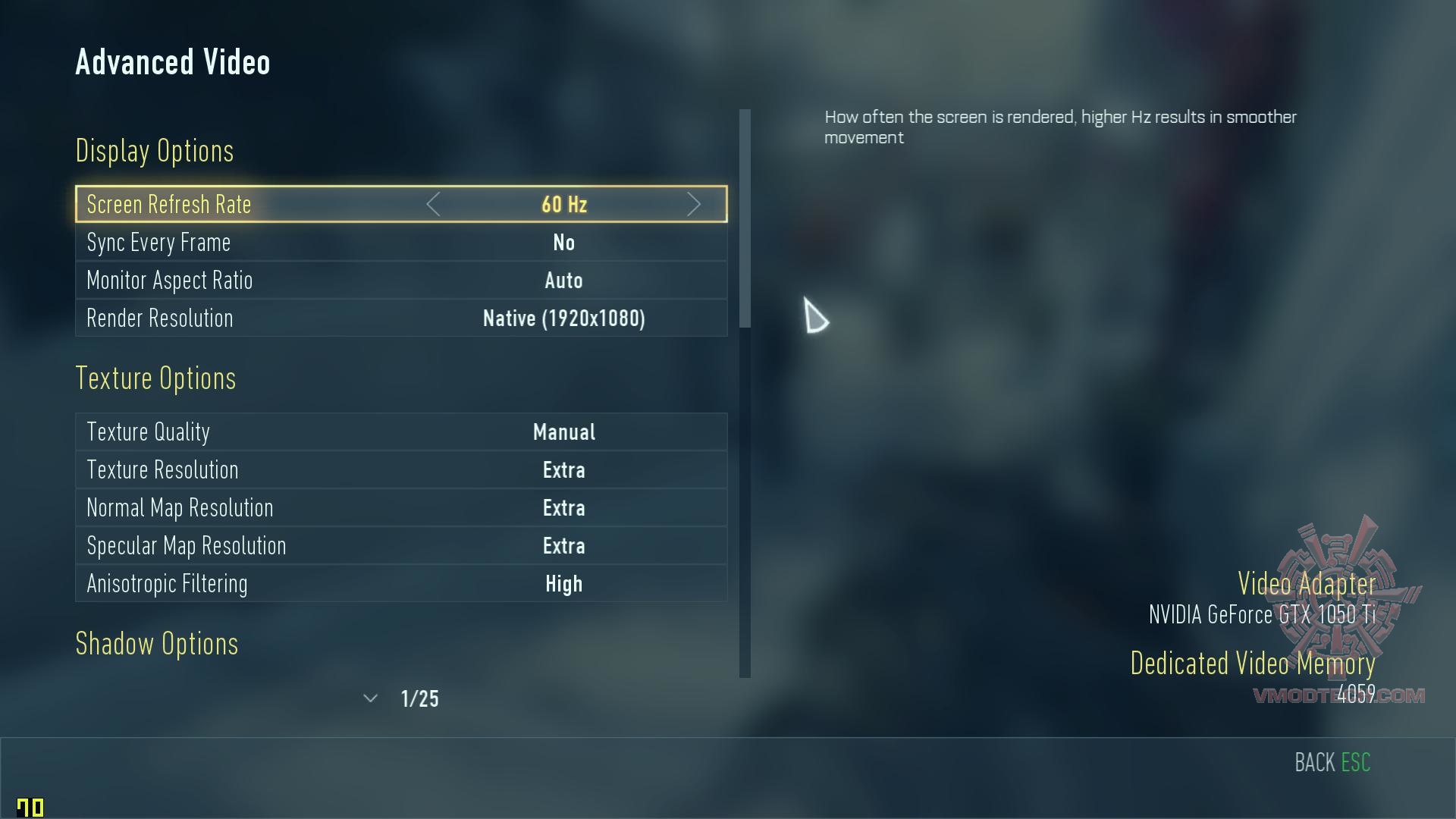Choose the Monitor Aspect Ratio option
The height and width of the screenshot is (819, 1456).
tap(400, 281)
